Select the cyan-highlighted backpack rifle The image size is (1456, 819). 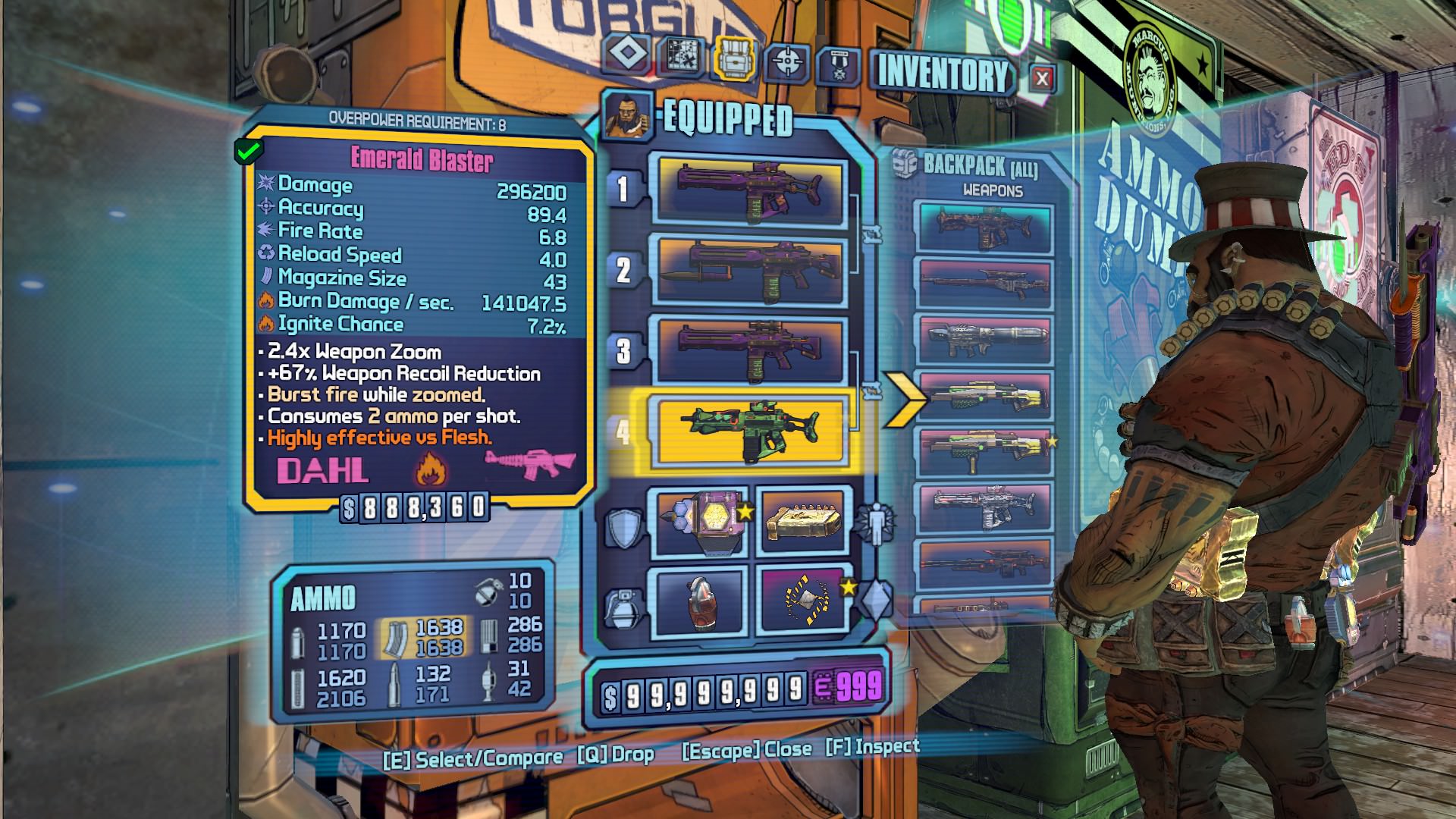pos(984,225)
